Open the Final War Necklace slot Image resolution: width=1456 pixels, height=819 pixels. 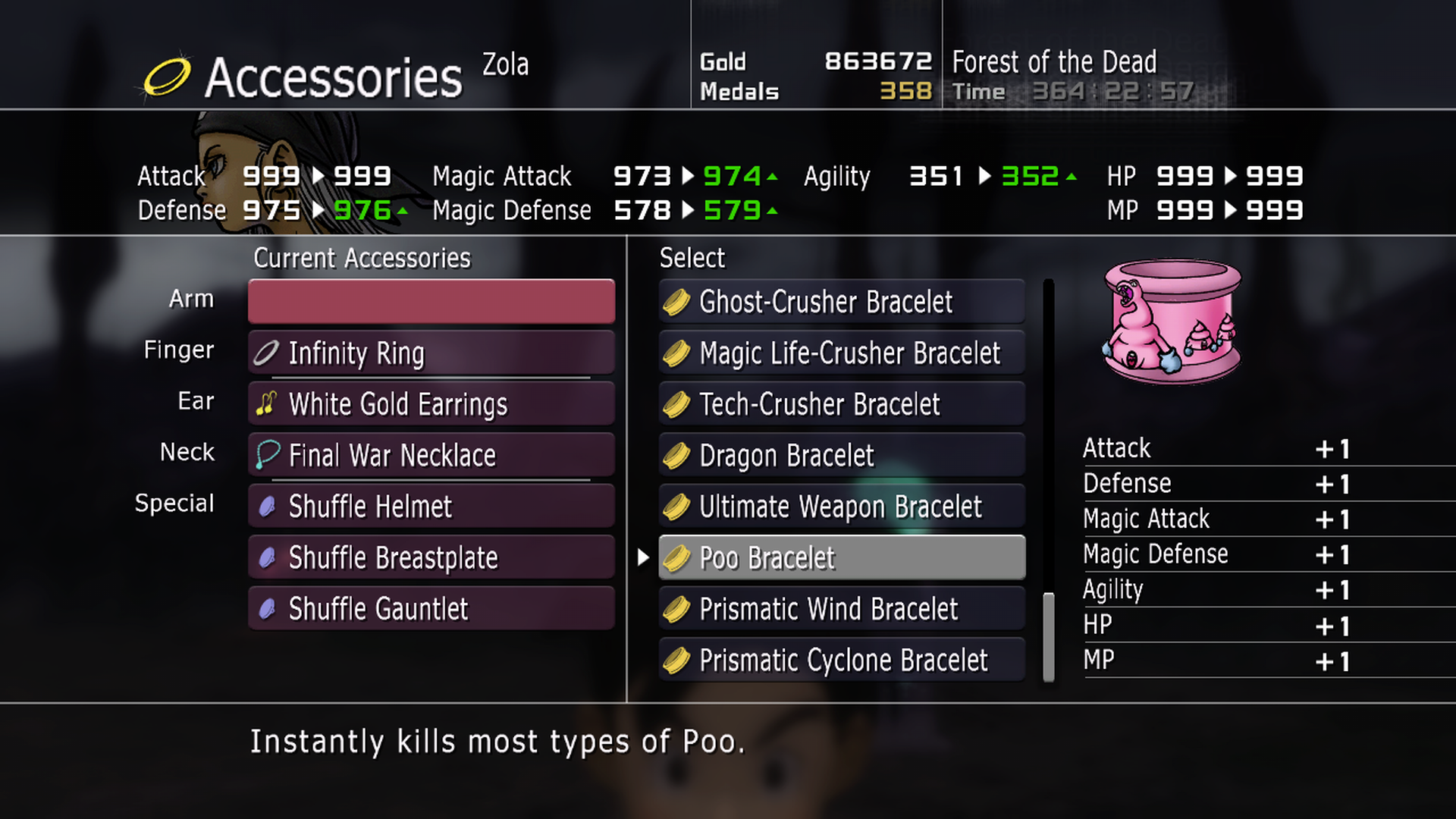coord(431,455)
